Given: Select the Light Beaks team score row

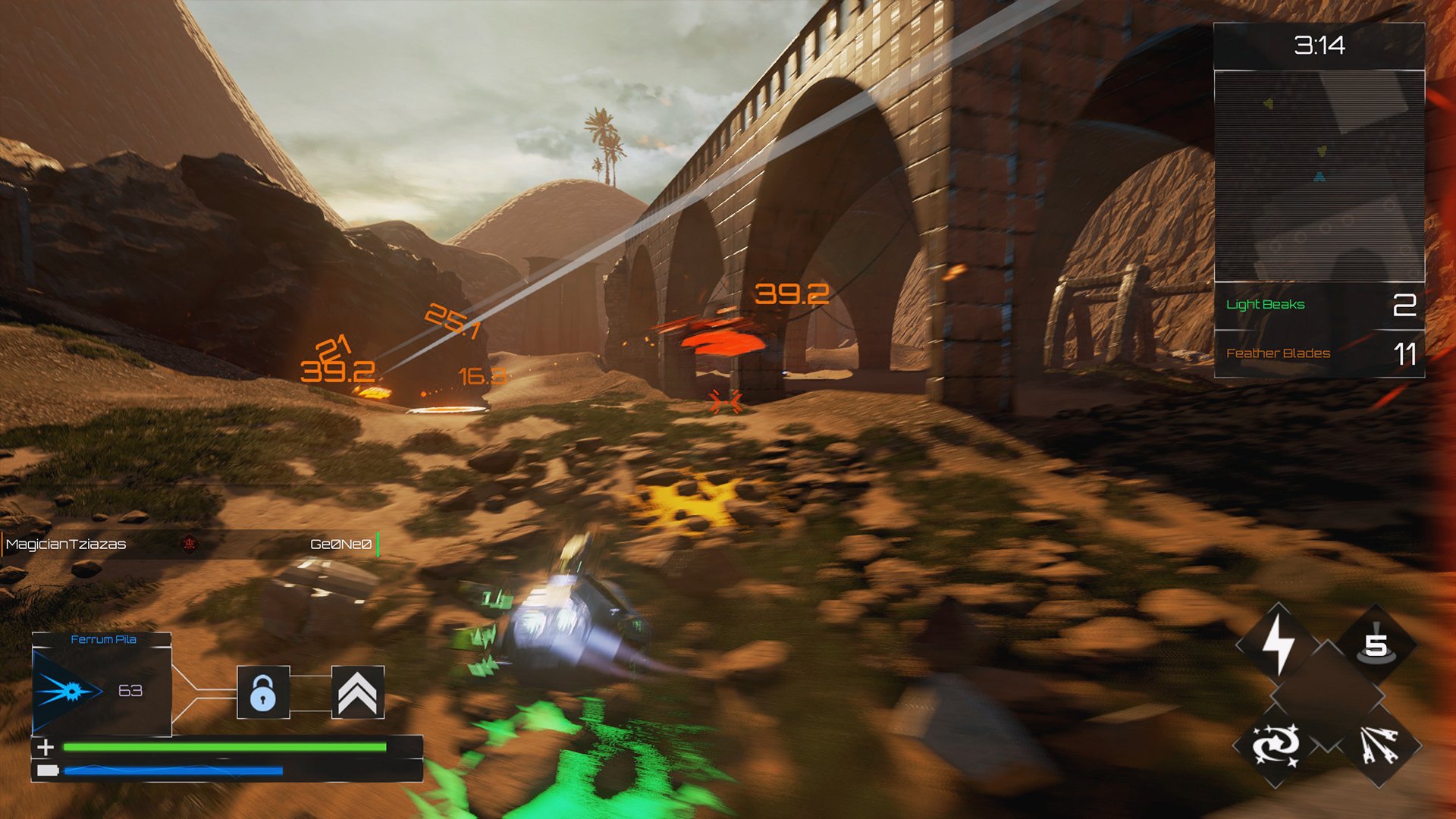Looking at the screenshot, I should [x=1319, y=305].
